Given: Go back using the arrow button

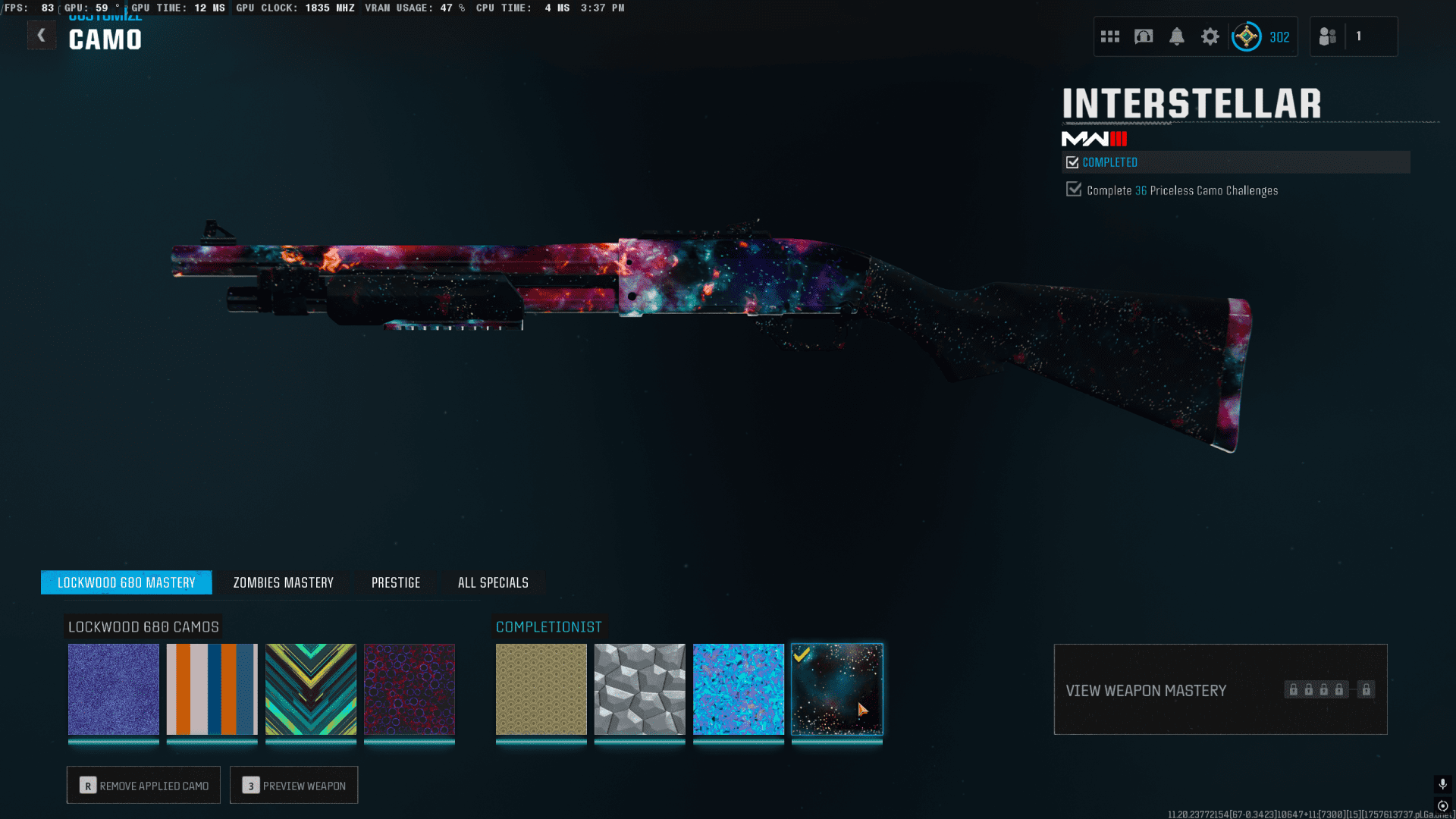Looking at the screenshot, I should coord(42,36).
